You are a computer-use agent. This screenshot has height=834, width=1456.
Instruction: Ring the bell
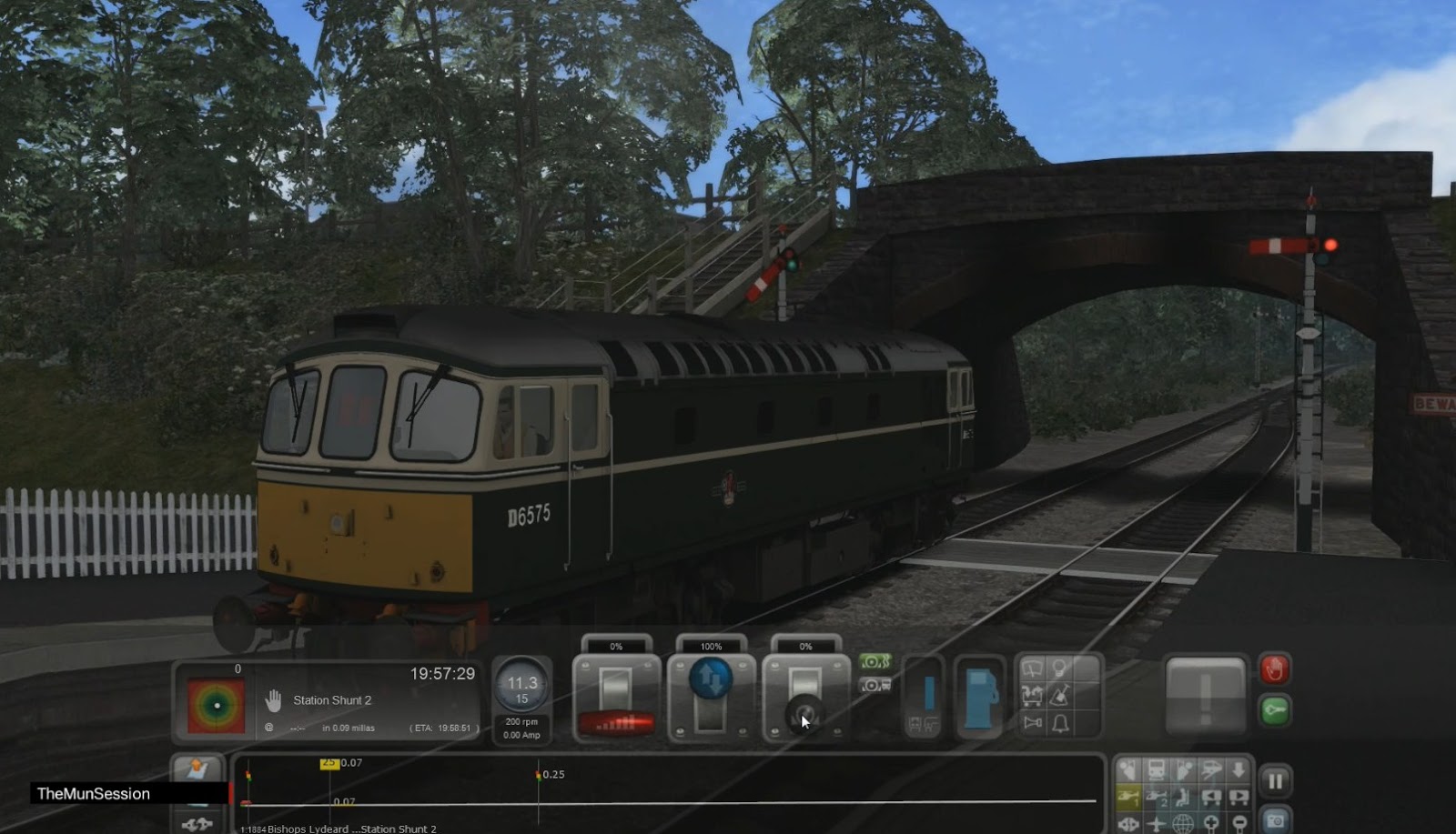1061,723
